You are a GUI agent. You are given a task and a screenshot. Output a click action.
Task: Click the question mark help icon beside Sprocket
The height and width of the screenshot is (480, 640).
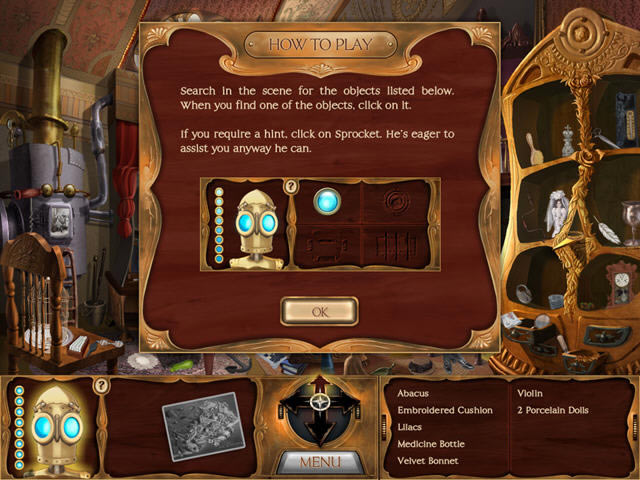tap(100, 385)
